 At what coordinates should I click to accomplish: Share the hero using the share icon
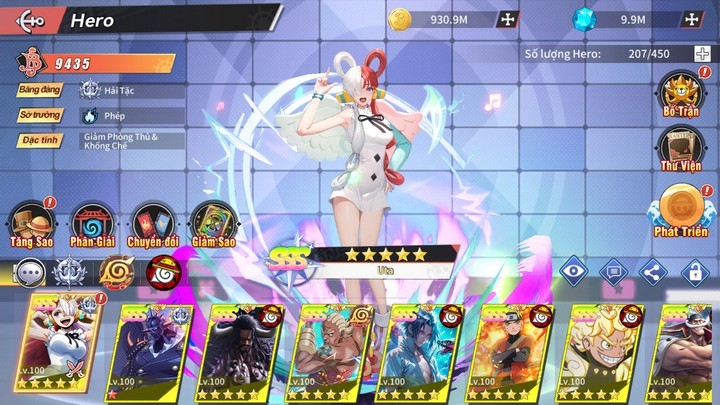click(x=652, y=270)
